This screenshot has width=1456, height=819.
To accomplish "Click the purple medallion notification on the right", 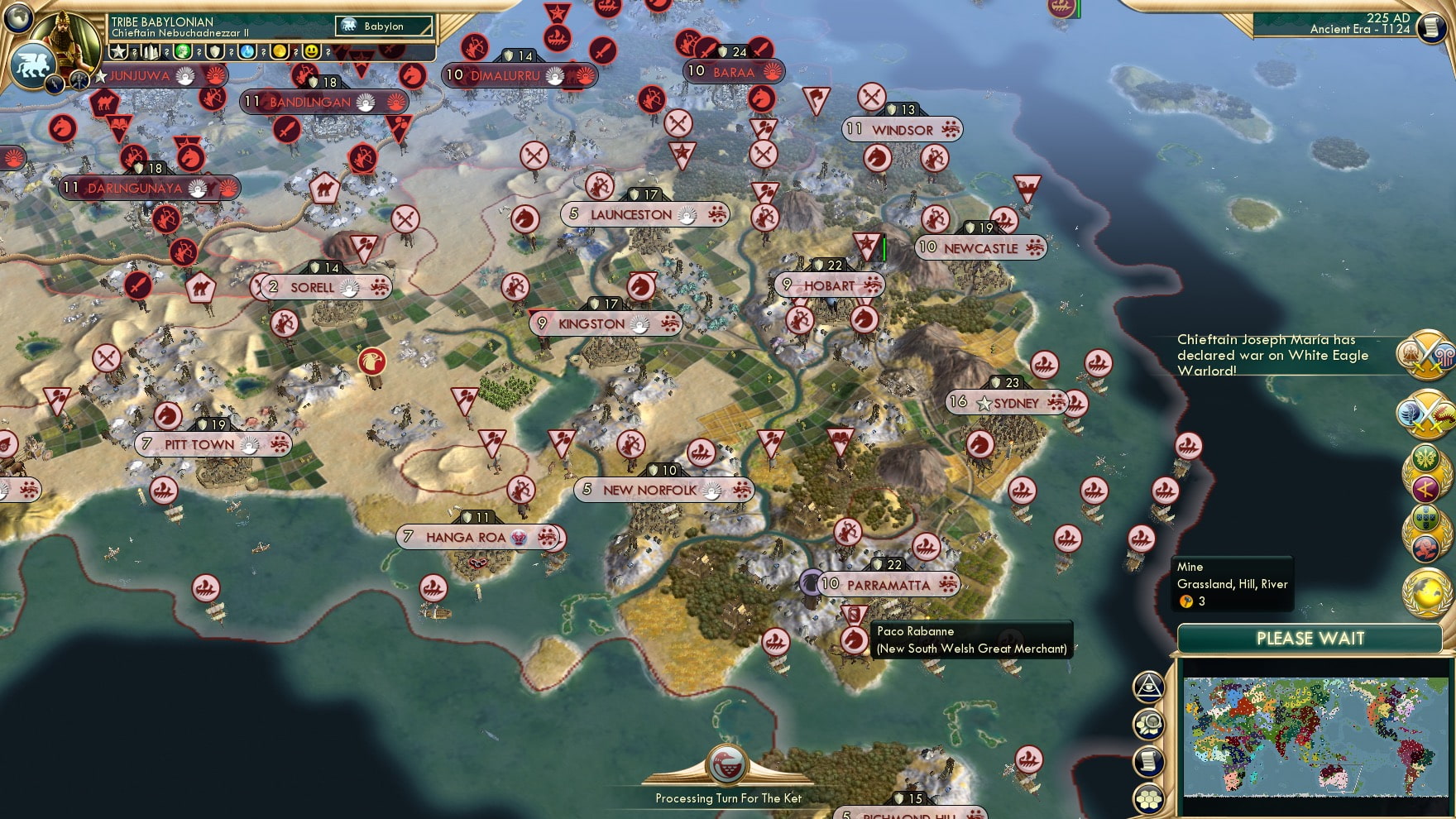I will (x=1425, y=490).
